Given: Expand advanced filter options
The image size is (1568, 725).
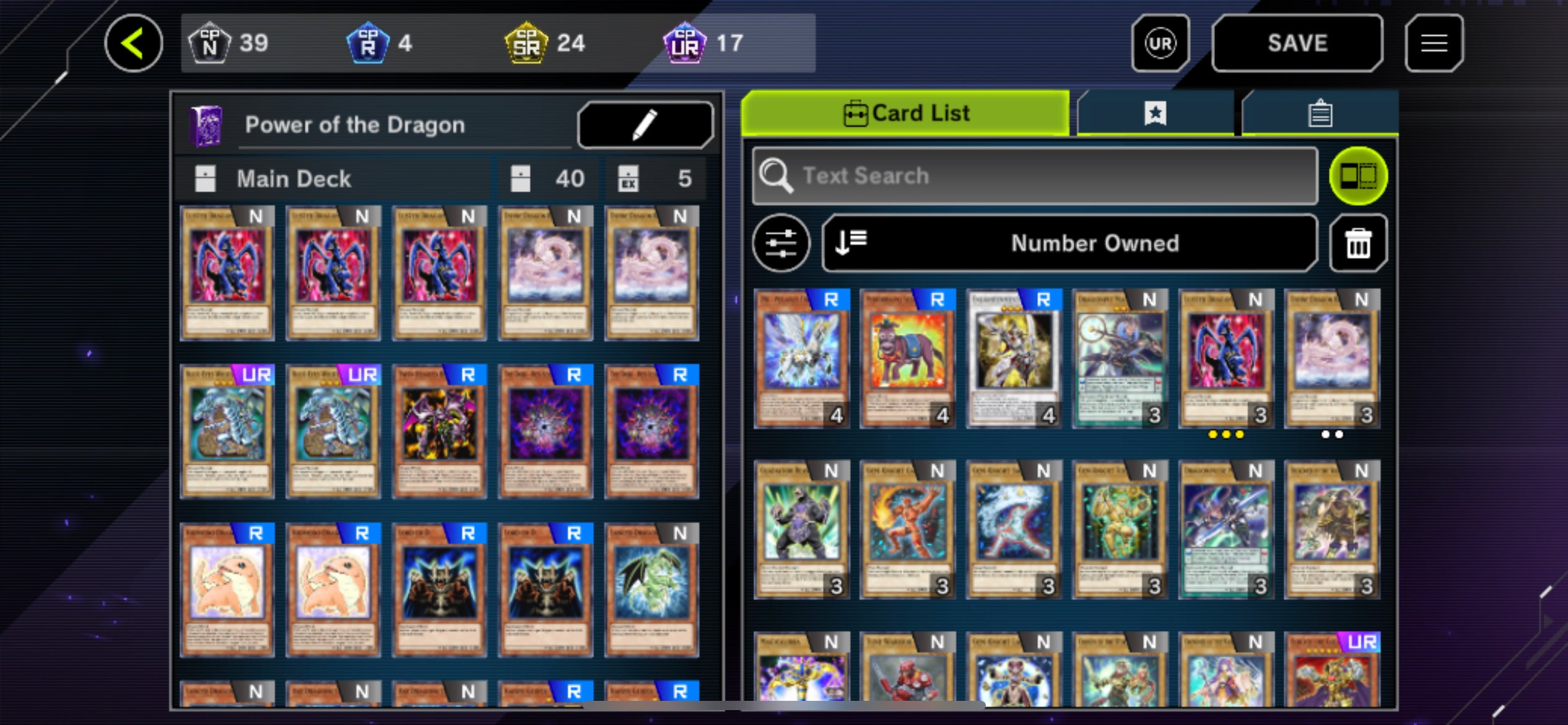Looking at the screenshot, I should [x=782, y=243].
